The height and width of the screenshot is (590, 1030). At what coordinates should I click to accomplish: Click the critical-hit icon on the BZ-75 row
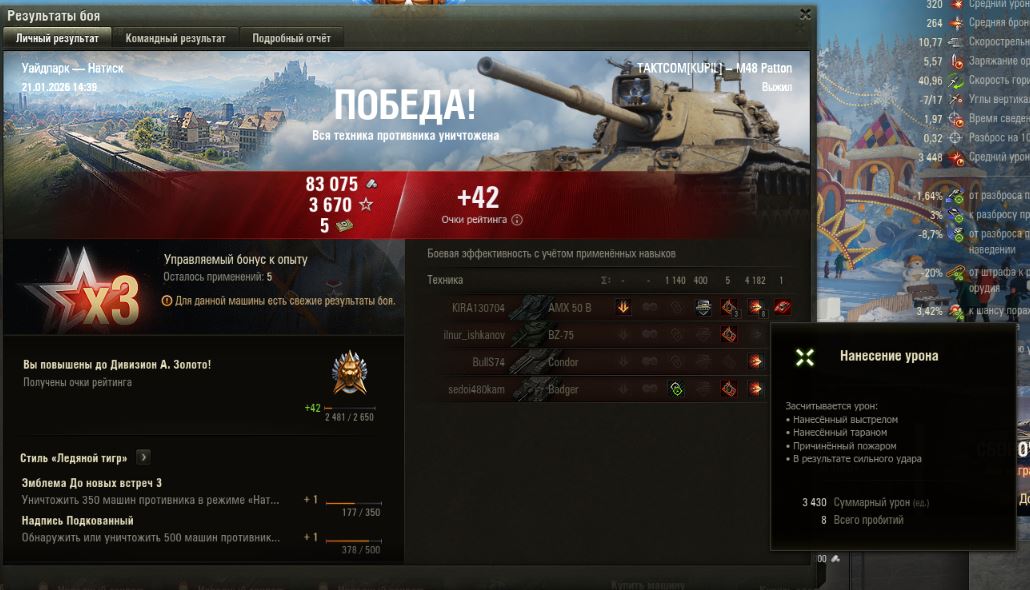point(729,335)
